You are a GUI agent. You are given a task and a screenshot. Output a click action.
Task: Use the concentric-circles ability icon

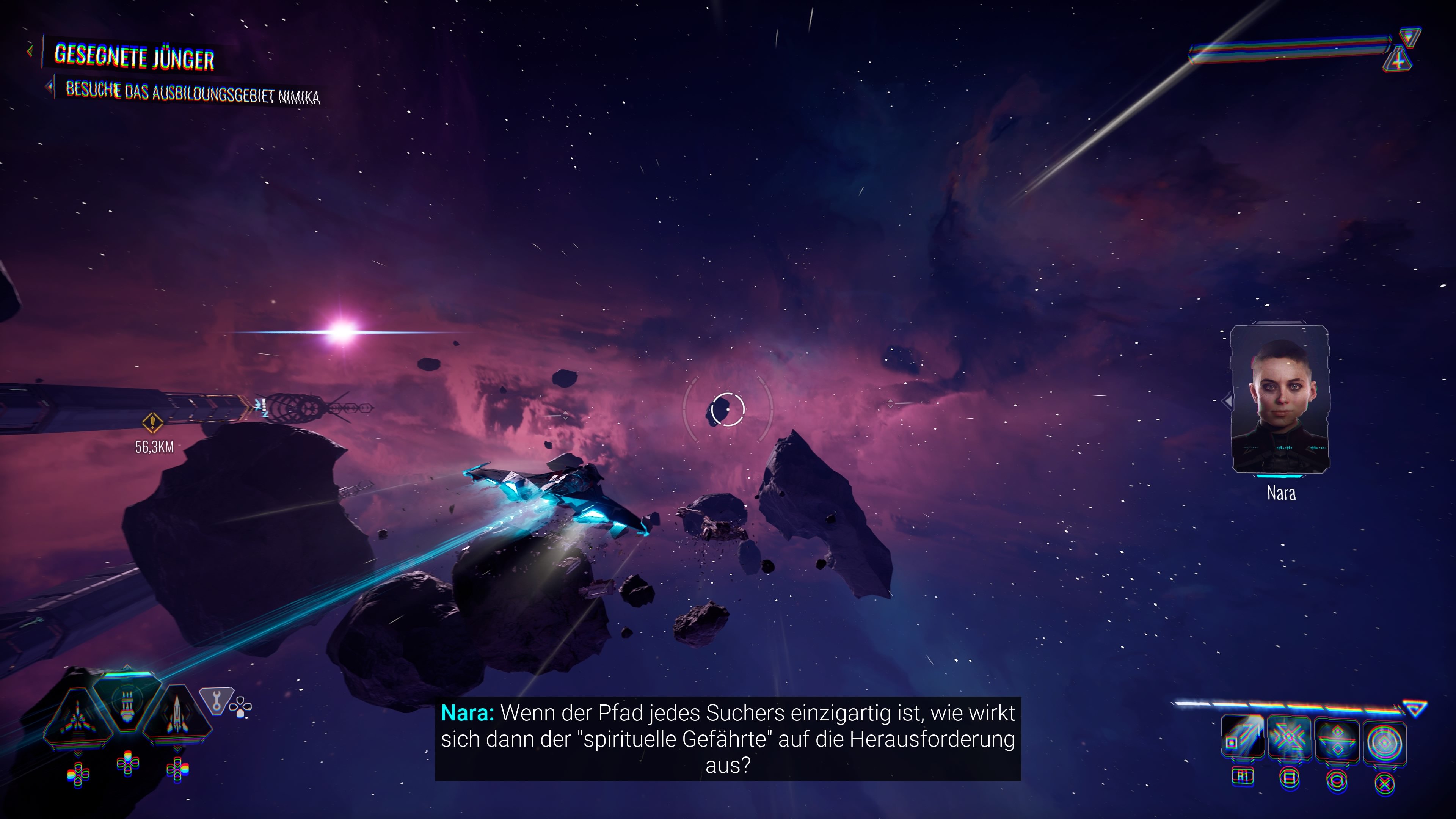[1384, 741]
